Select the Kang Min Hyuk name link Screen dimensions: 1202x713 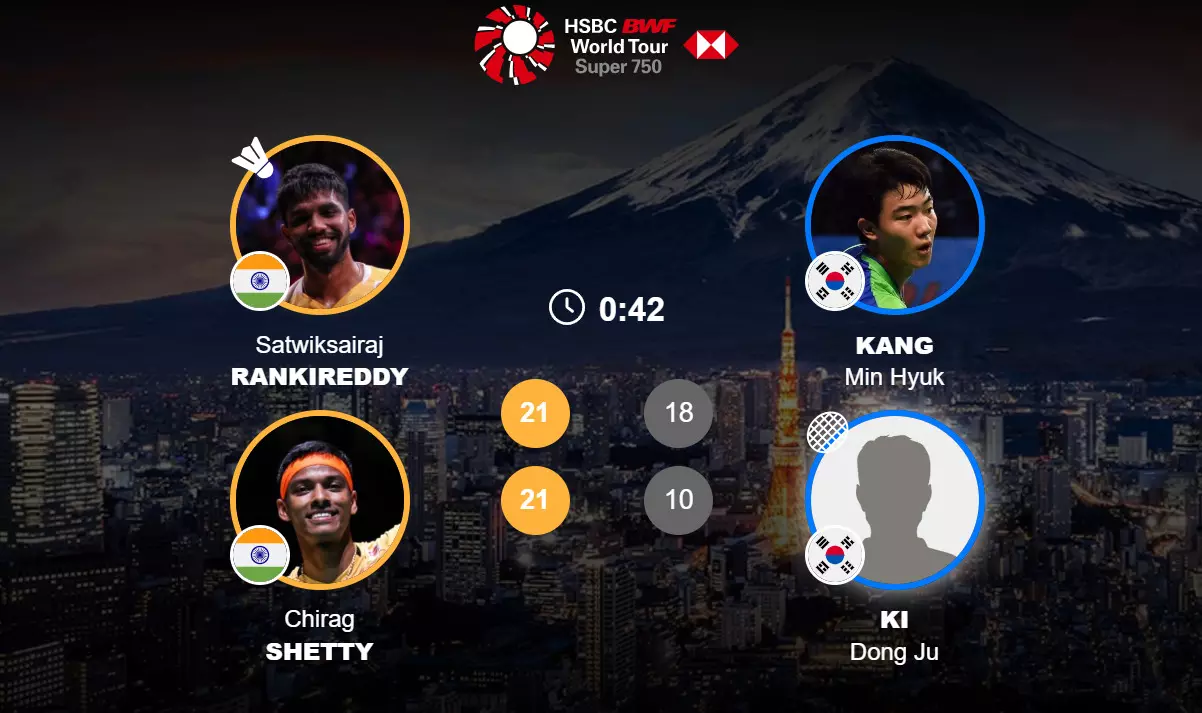[x=895, y=361]
